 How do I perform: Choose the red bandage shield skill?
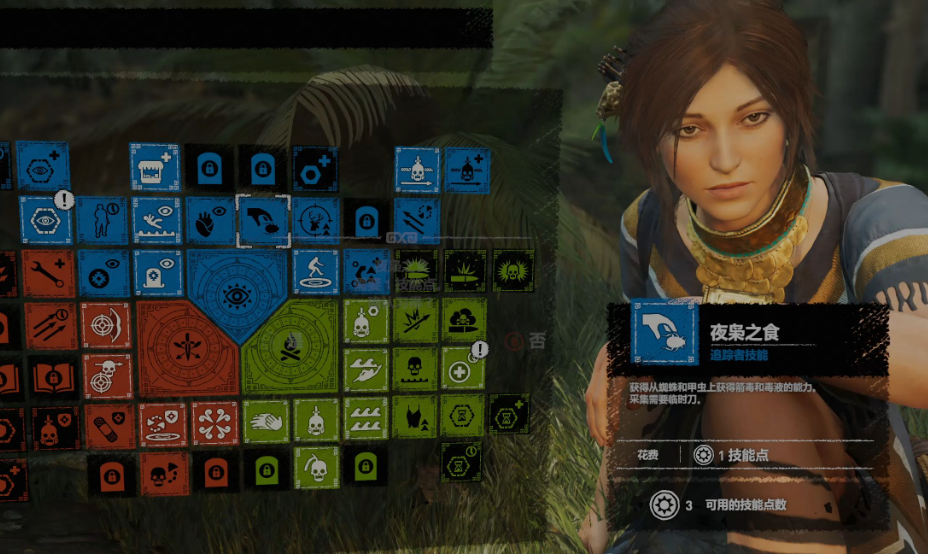[107, 425]
